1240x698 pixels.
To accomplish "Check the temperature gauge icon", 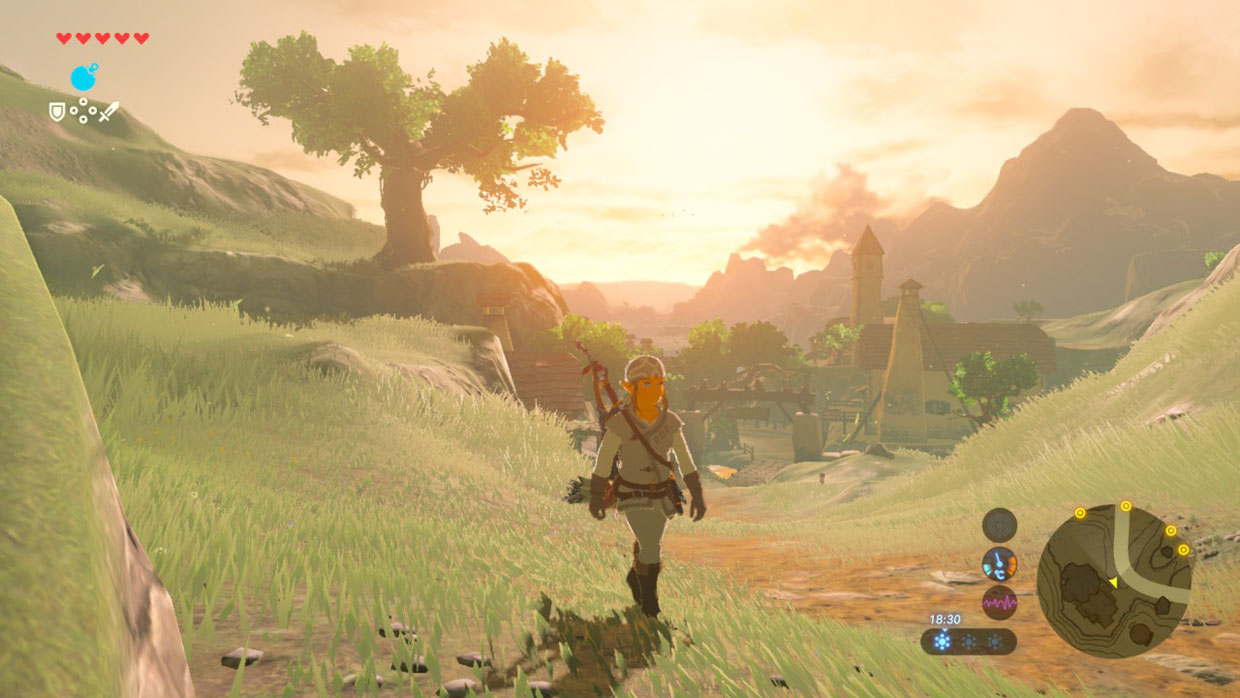I will [999, 564].
